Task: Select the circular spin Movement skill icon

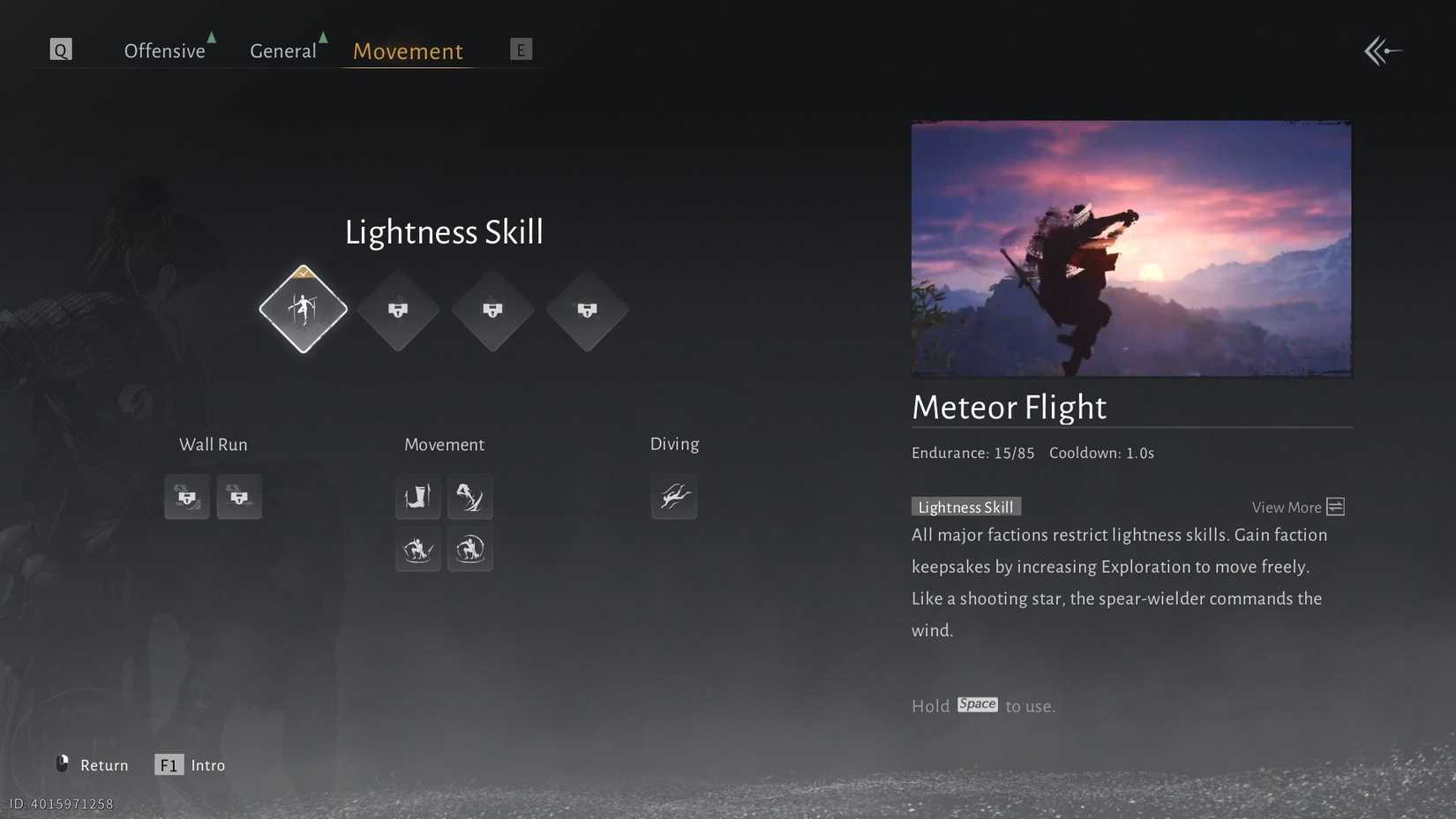Action: click(x=470, y=550)
